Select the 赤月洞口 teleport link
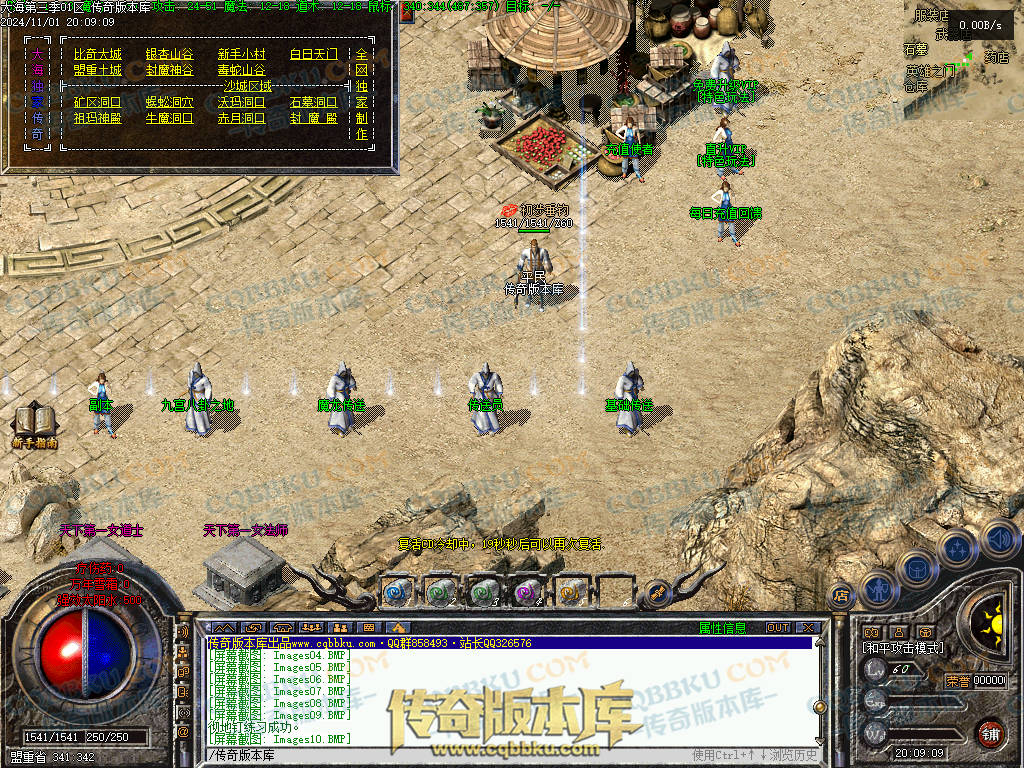The height and width of the screenshot is (768, 1024). (x=241, y=118)
